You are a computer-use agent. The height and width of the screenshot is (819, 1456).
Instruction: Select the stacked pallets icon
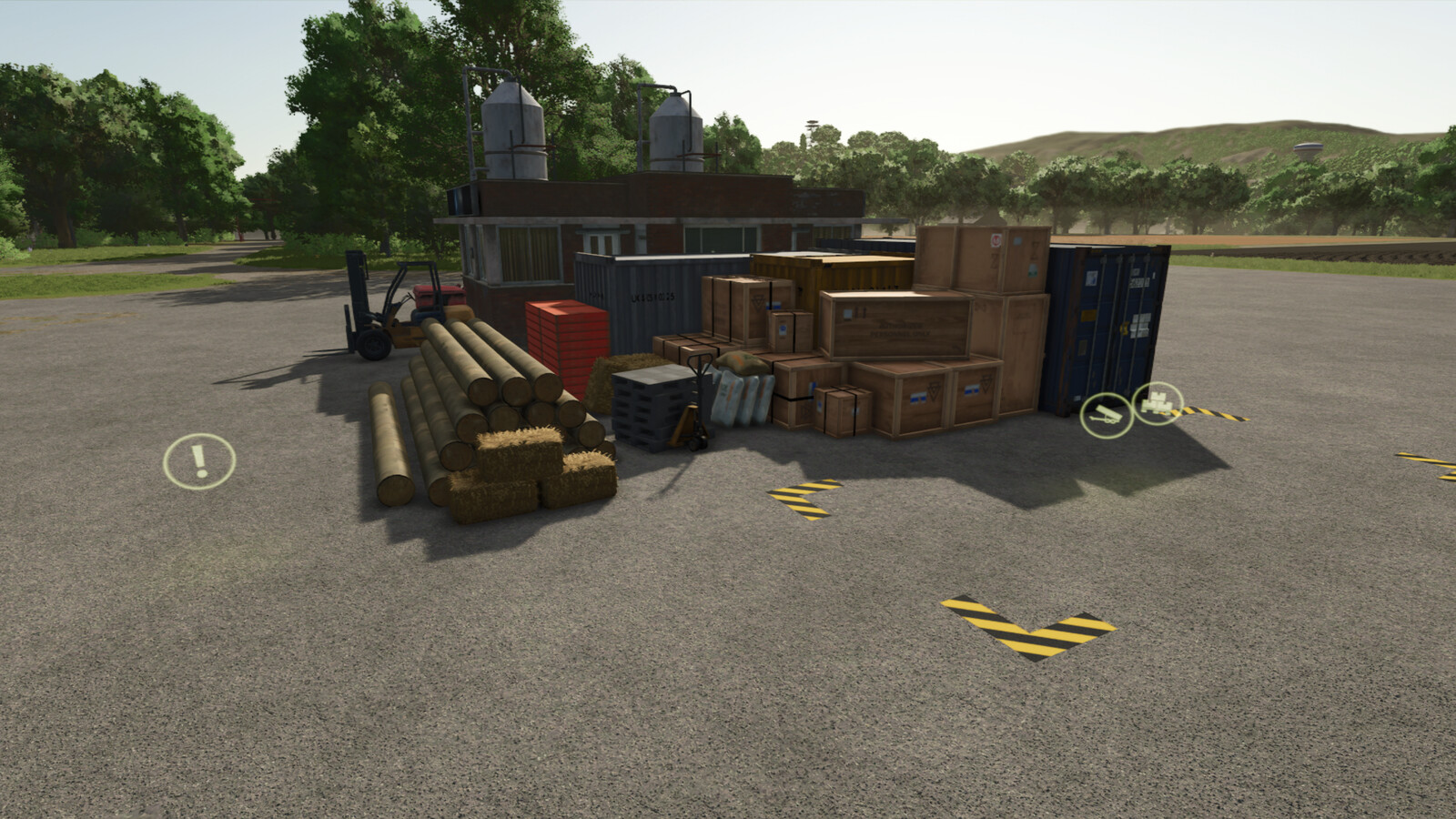[x=1158, y=402]
